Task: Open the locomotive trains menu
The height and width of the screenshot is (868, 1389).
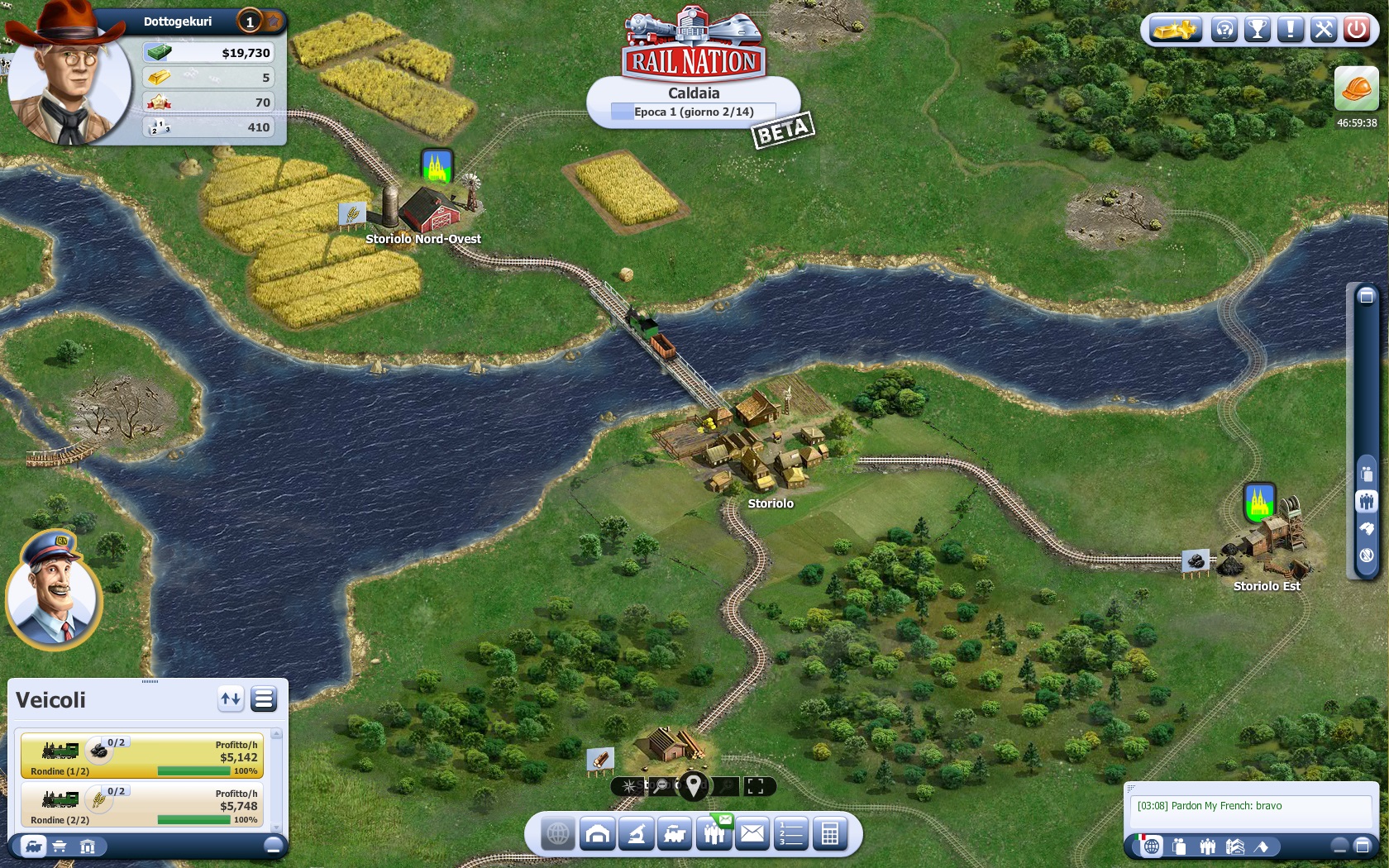Action: [675, 834]
